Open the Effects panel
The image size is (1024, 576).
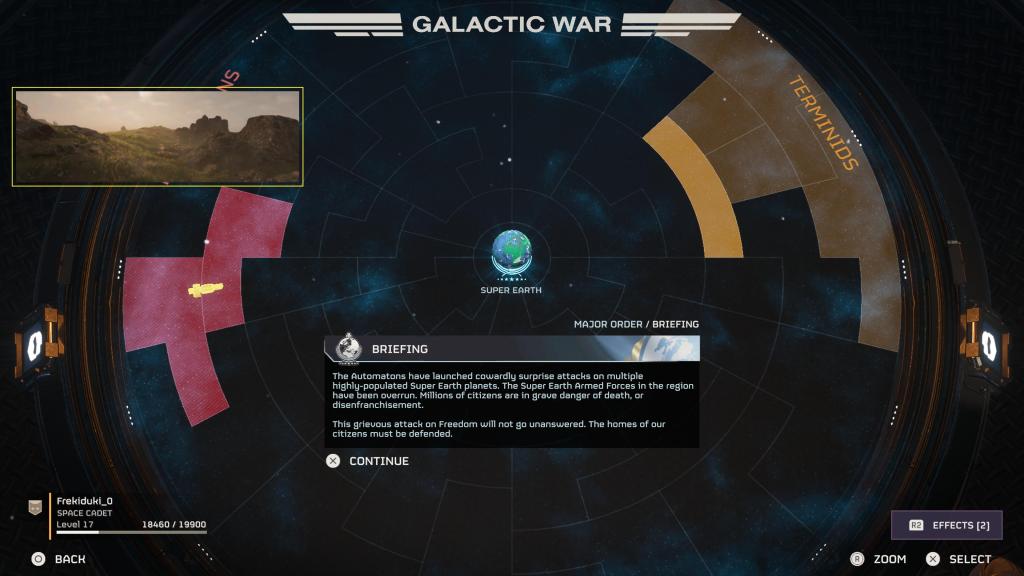pos(946,525)
